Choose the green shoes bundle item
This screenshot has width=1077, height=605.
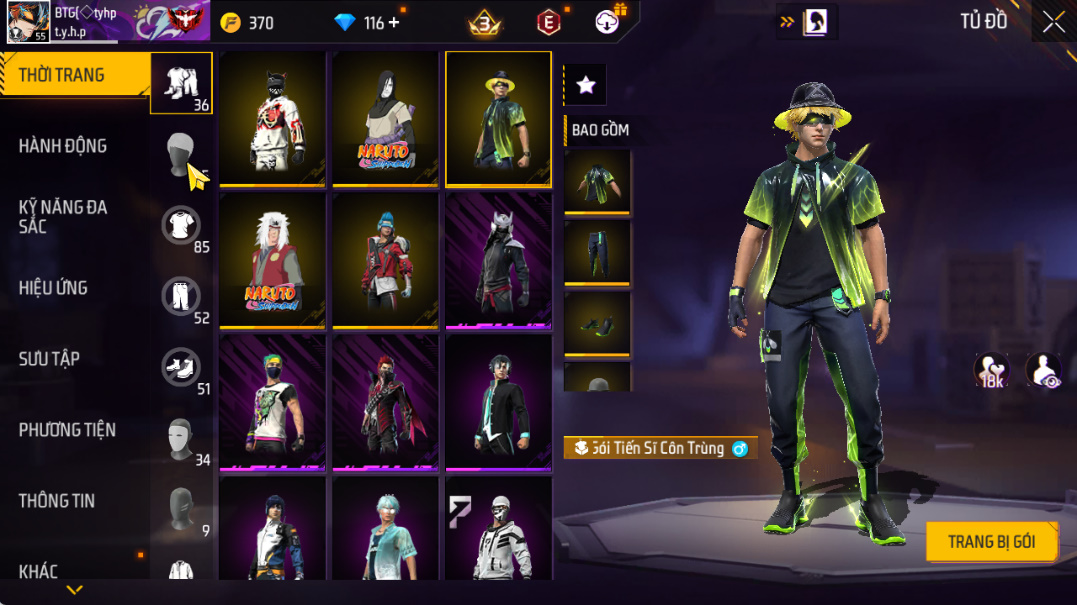[597, 323]
